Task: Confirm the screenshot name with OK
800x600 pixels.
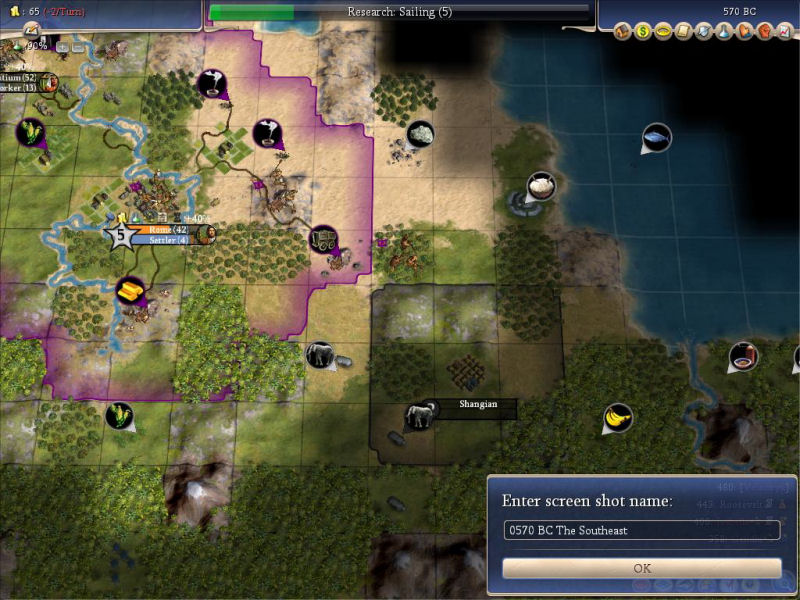Action: point(642,568)
